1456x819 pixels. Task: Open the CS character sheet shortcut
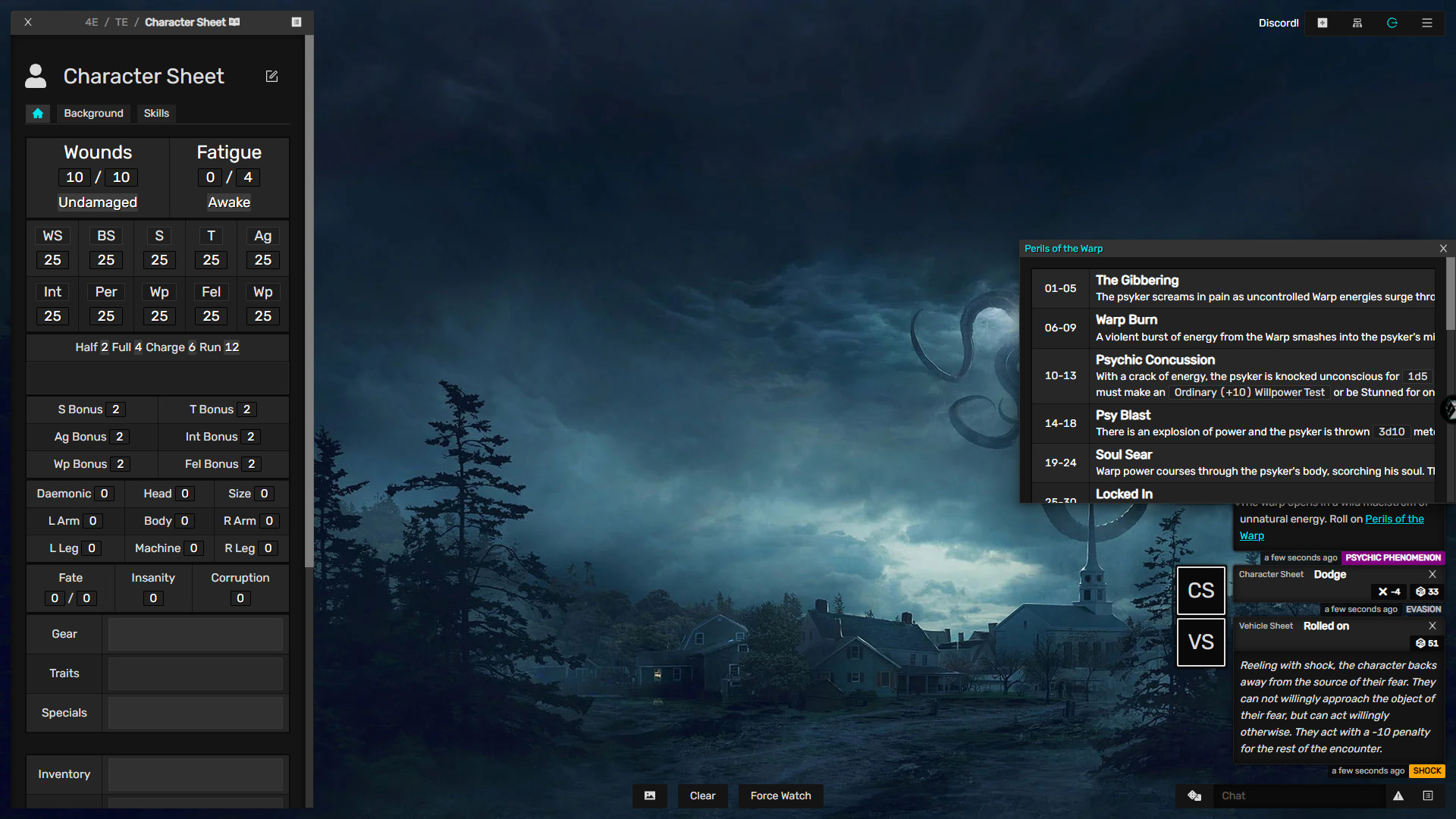(x=1201, y=590)
